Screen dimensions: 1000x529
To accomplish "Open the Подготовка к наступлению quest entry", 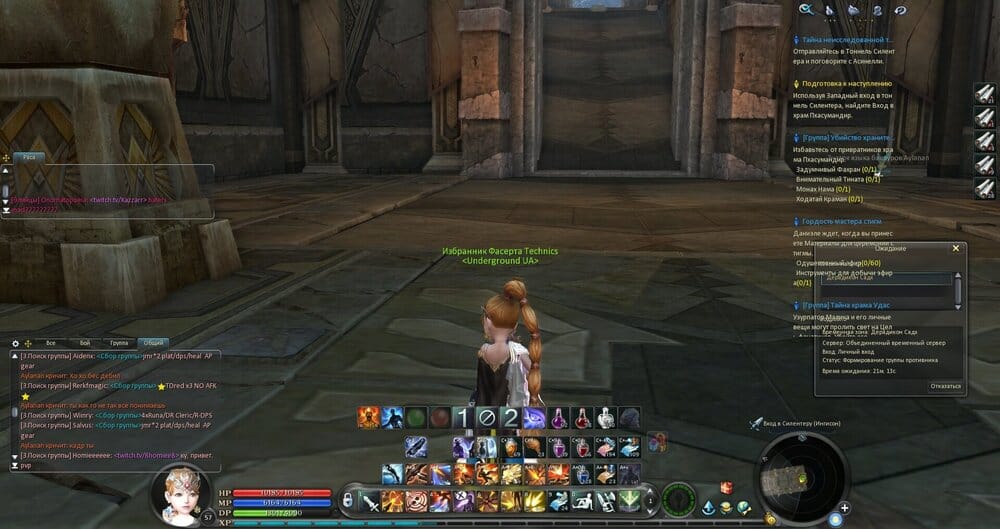I will point(846,84).
